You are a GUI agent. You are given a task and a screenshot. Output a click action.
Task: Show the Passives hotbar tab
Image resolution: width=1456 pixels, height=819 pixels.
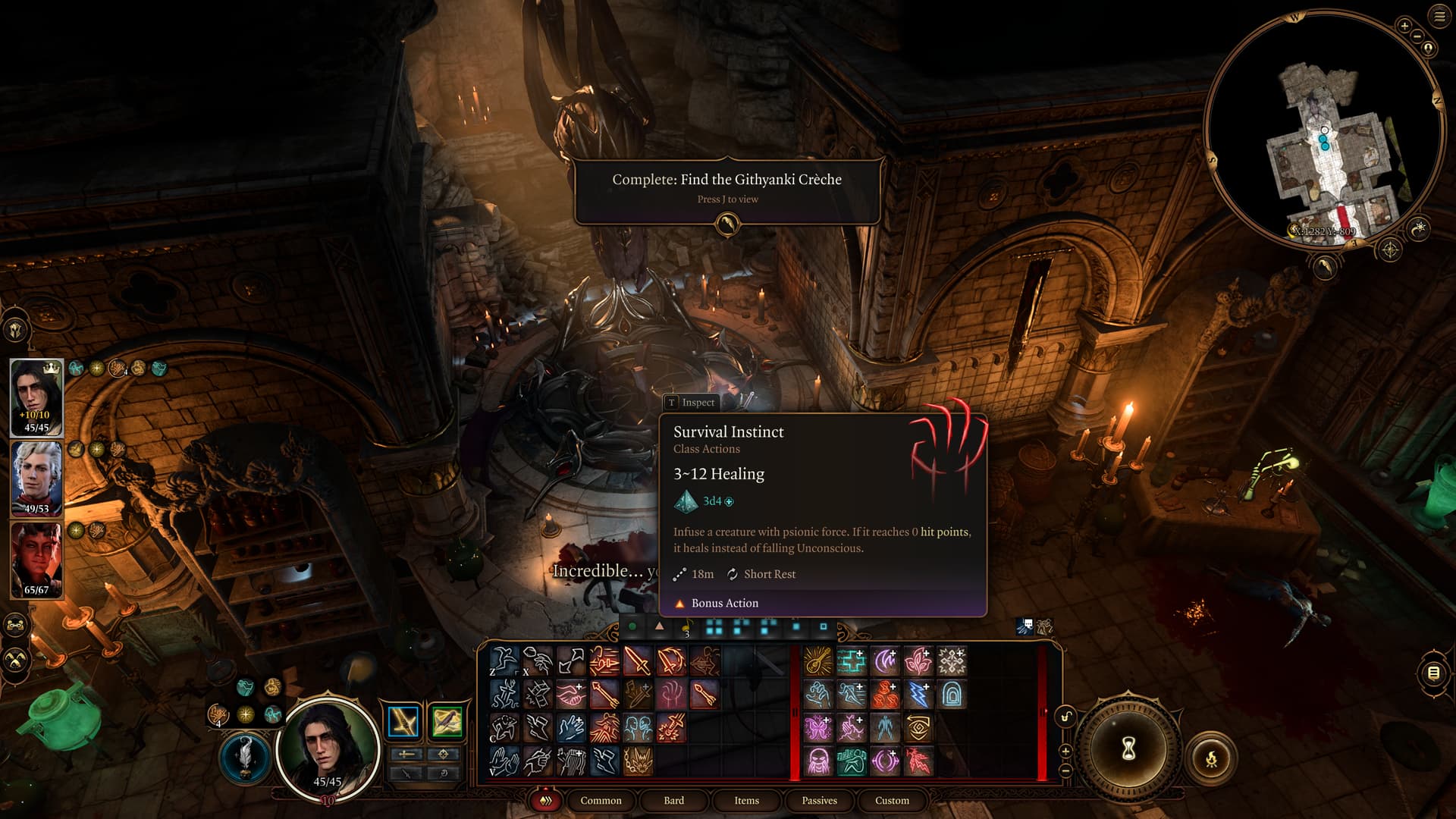(819, 800)
